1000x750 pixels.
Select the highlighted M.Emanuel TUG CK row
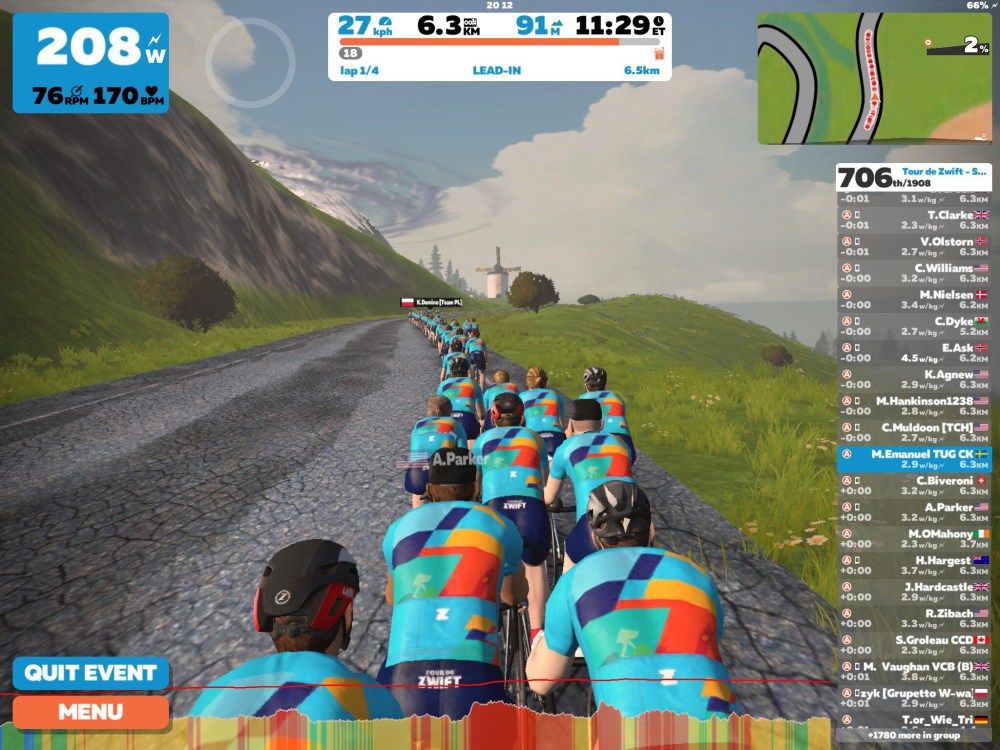coord(914,459)
